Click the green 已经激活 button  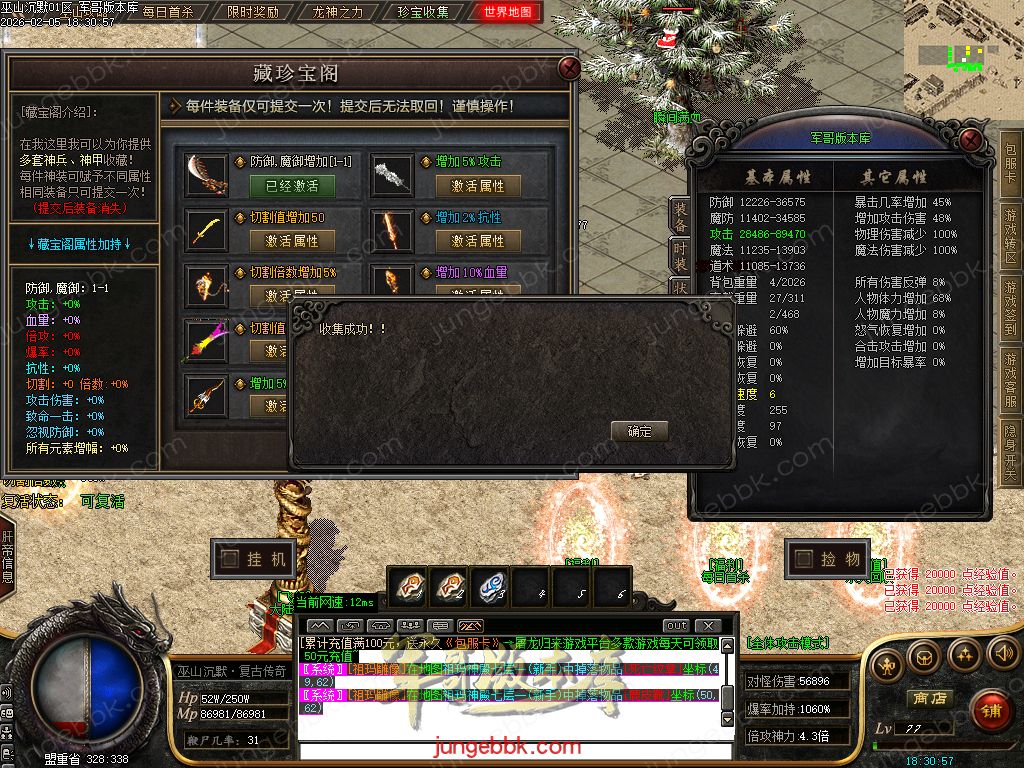[x=291, y=185]
